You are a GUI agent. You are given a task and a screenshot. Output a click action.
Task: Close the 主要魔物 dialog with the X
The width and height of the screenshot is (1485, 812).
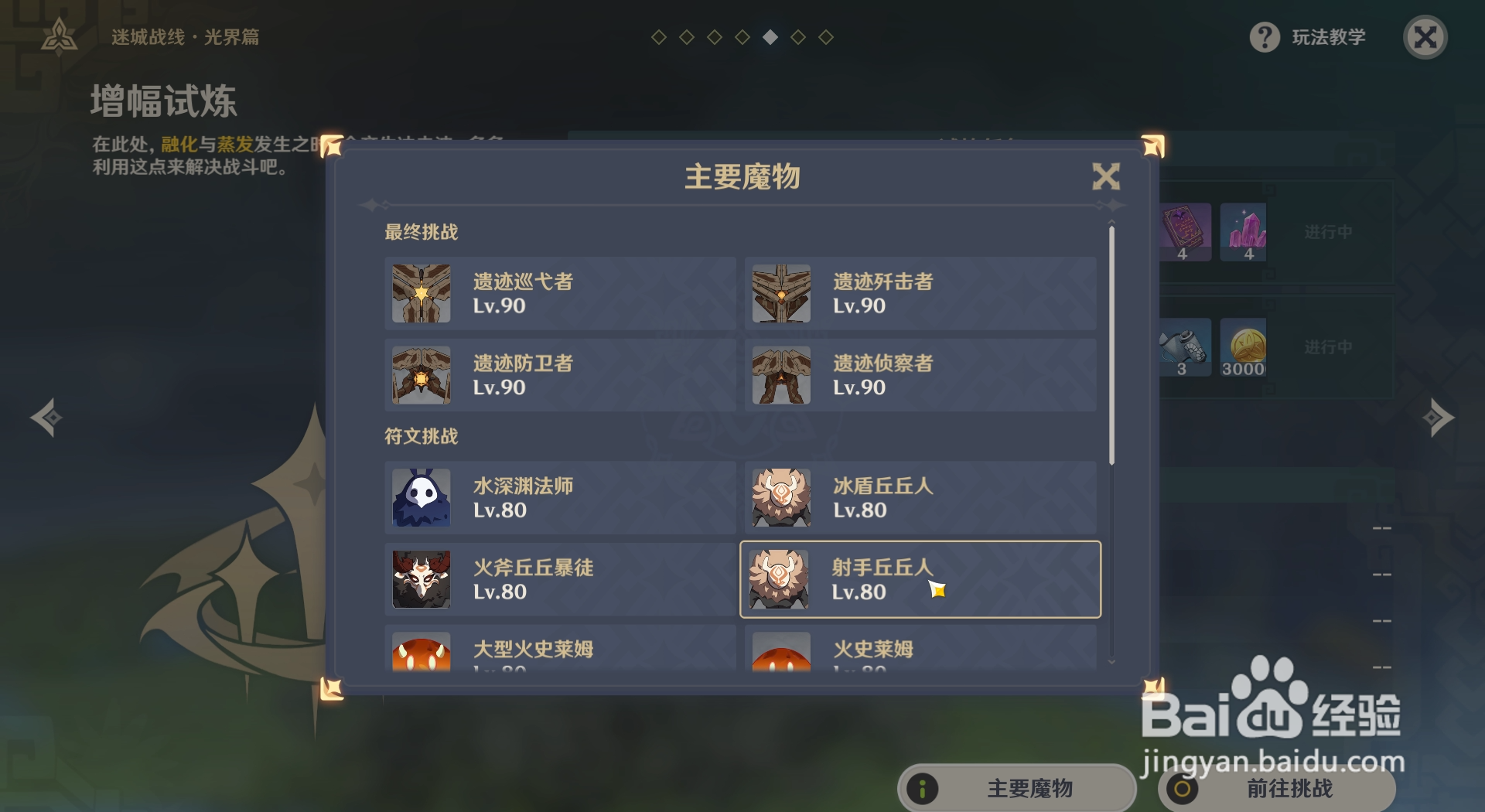tap(1106, 176)
